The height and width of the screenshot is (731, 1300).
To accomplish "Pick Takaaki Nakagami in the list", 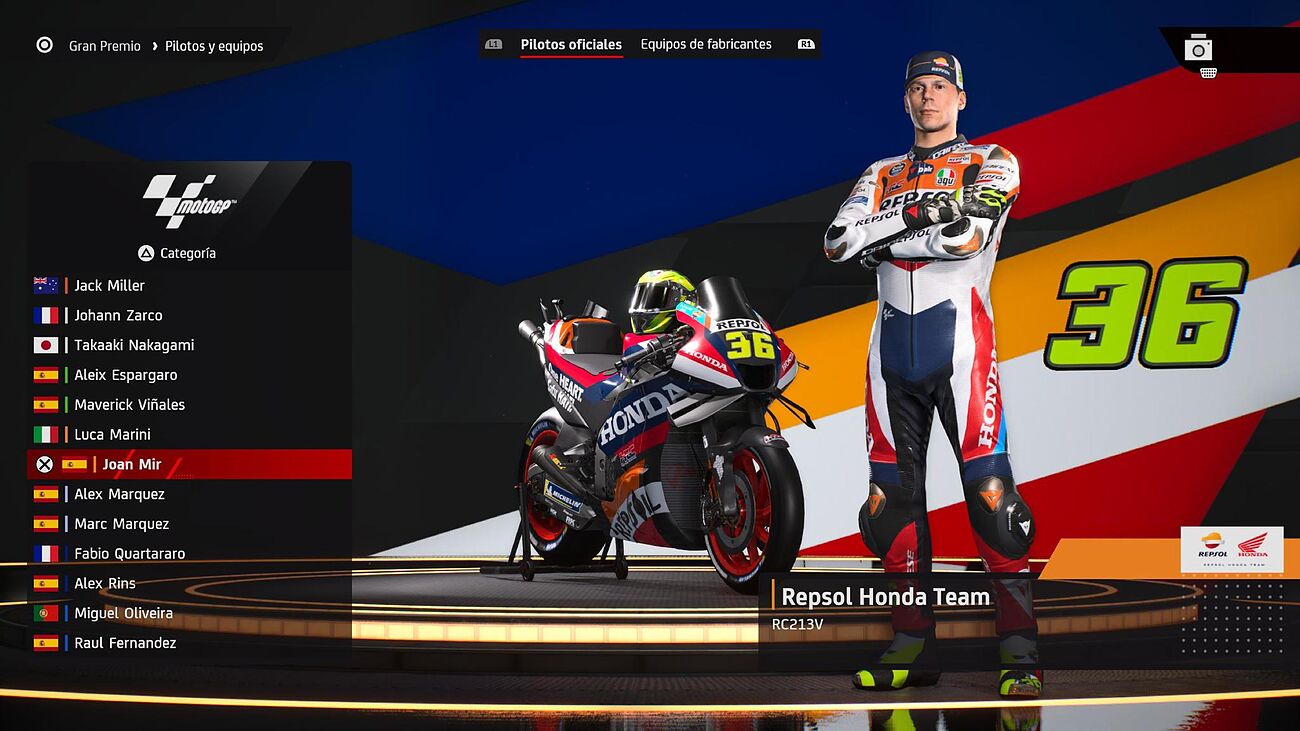I will coord(134,346).
